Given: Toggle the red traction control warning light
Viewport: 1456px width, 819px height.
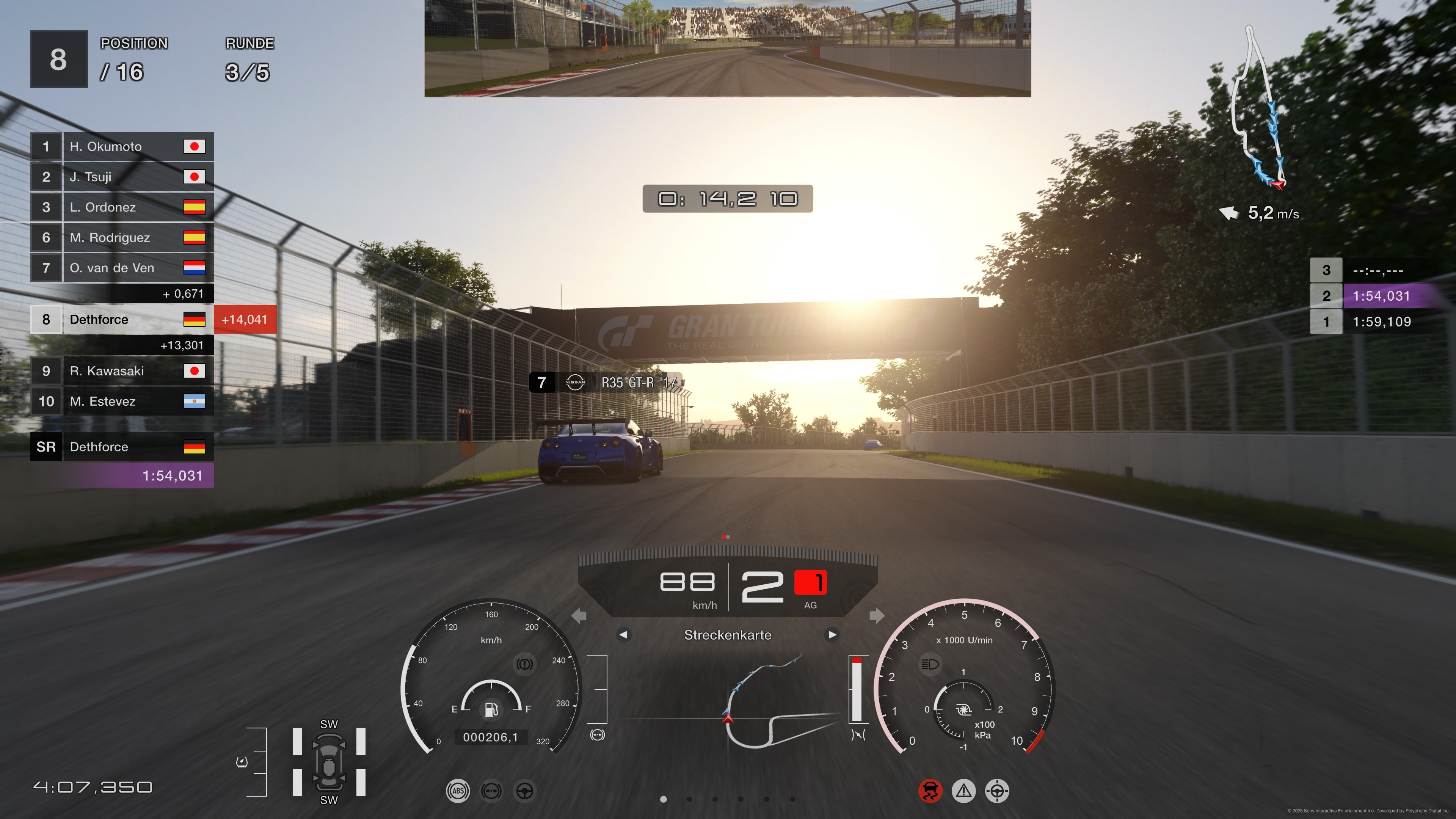Looking at the screenshot, I should click(x=930, y=791).
